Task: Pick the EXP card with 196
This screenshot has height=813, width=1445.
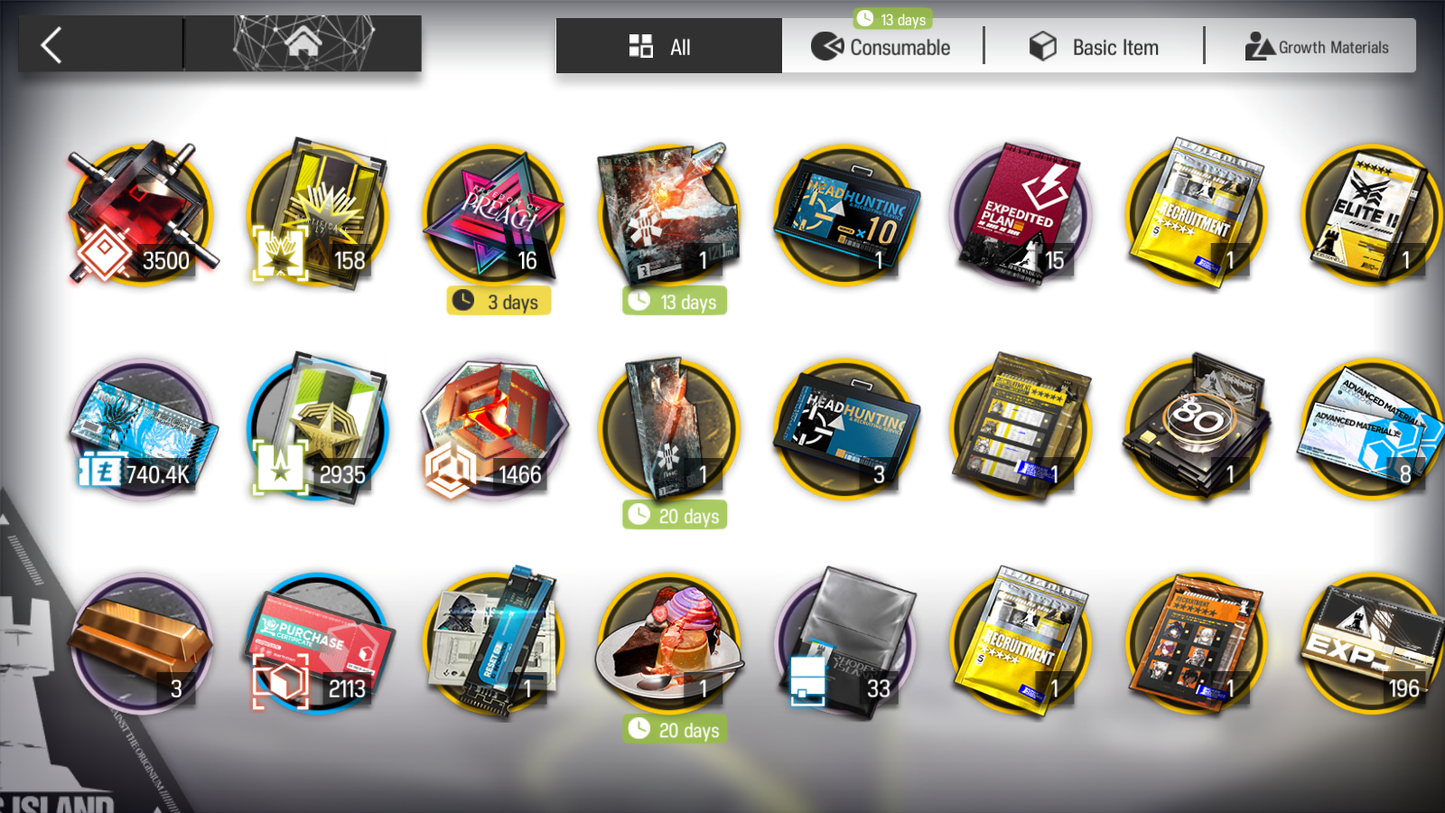Action: tap(1371, 644)
